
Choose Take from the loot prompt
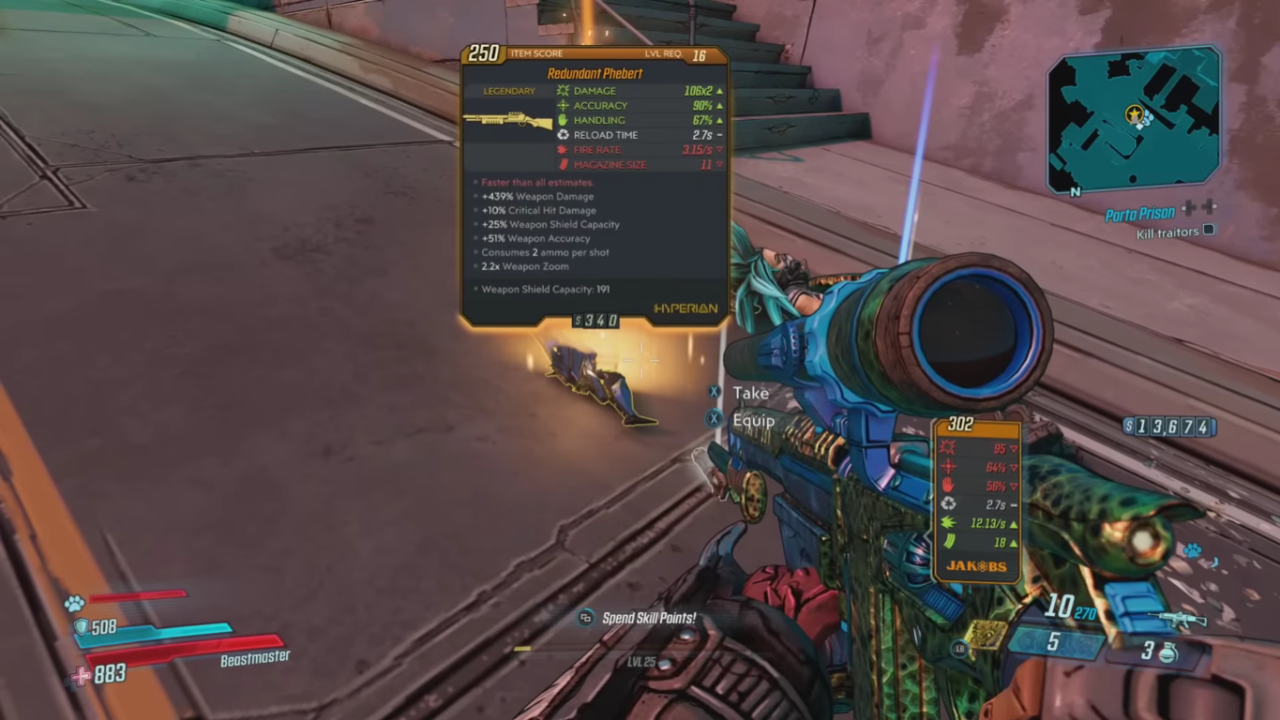point(751,393)
